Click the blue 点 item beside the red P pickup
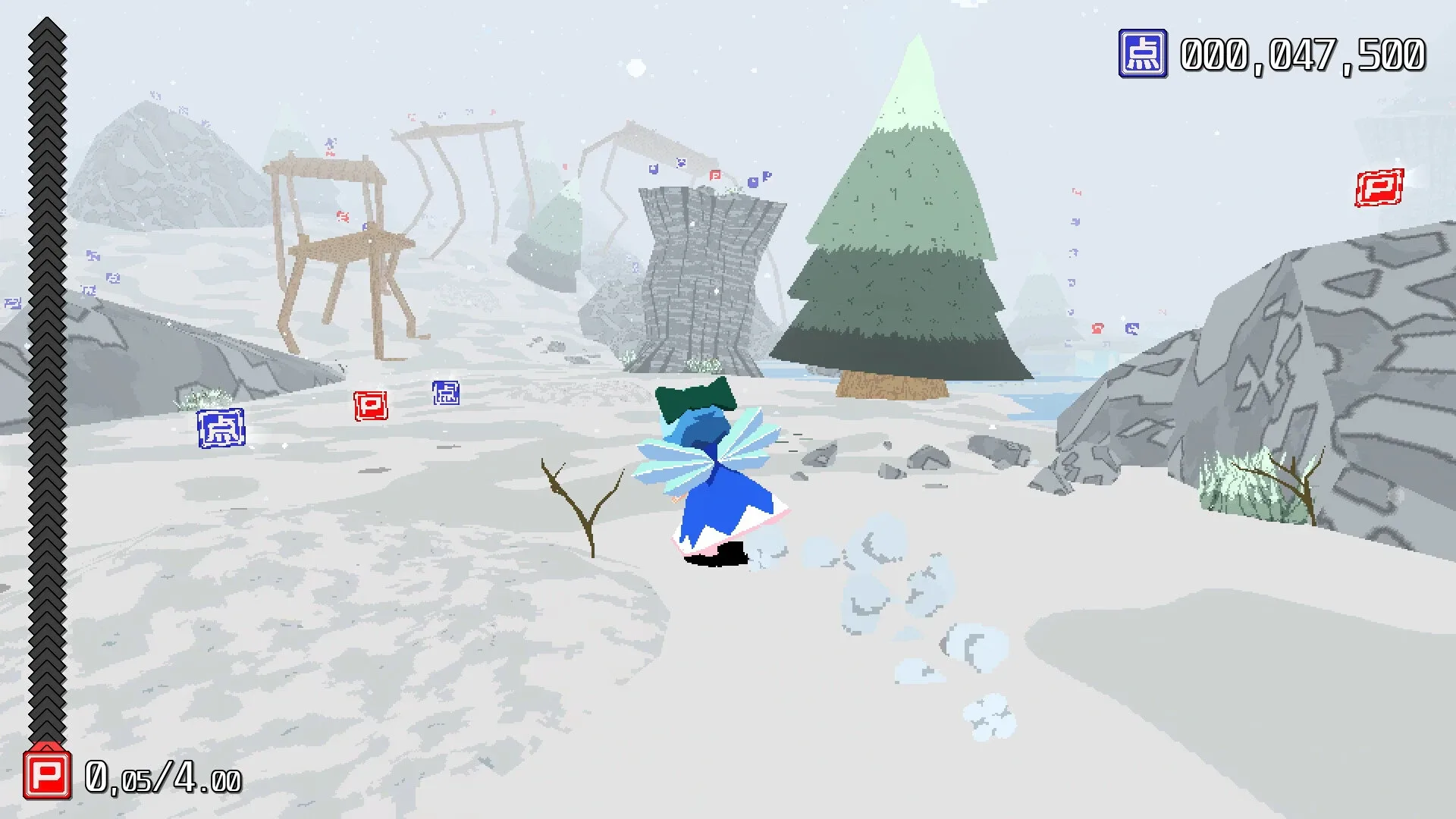Viewport: 1456px width, 819px height. click(x=447, y=394)
